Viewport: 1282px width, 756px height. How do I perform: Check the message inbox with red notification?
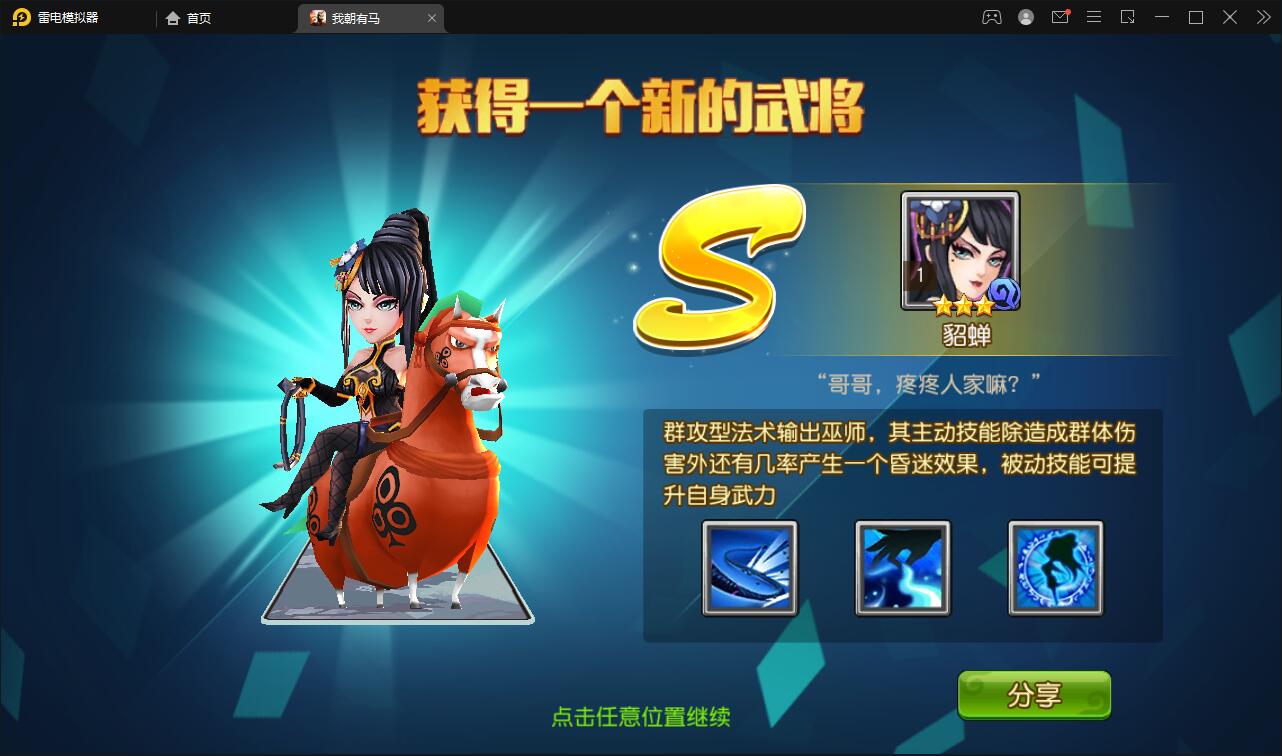pyautogui.click(x=1059, y=17)
